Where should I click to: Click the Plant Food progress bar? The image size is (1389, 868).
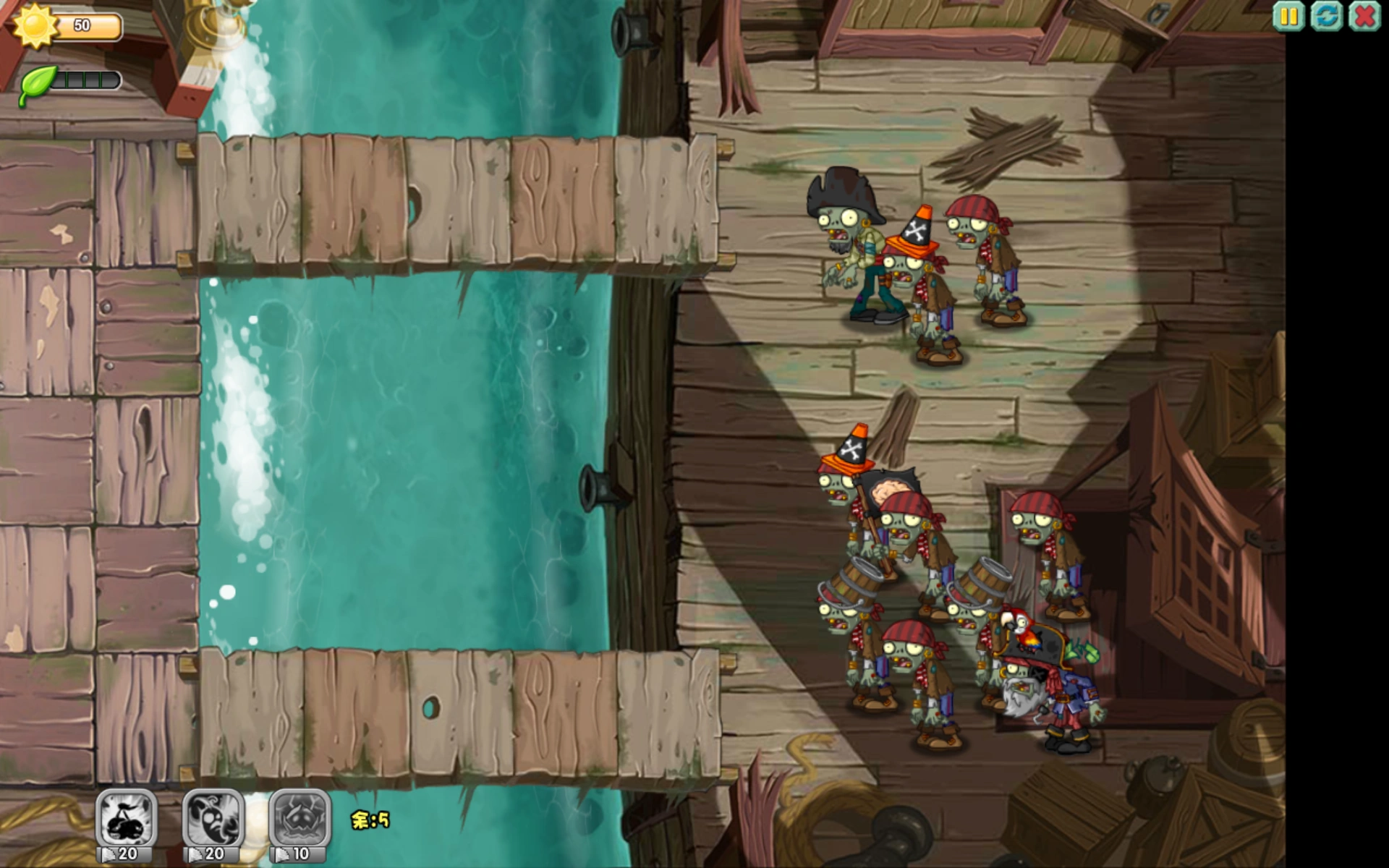(87, 80)
